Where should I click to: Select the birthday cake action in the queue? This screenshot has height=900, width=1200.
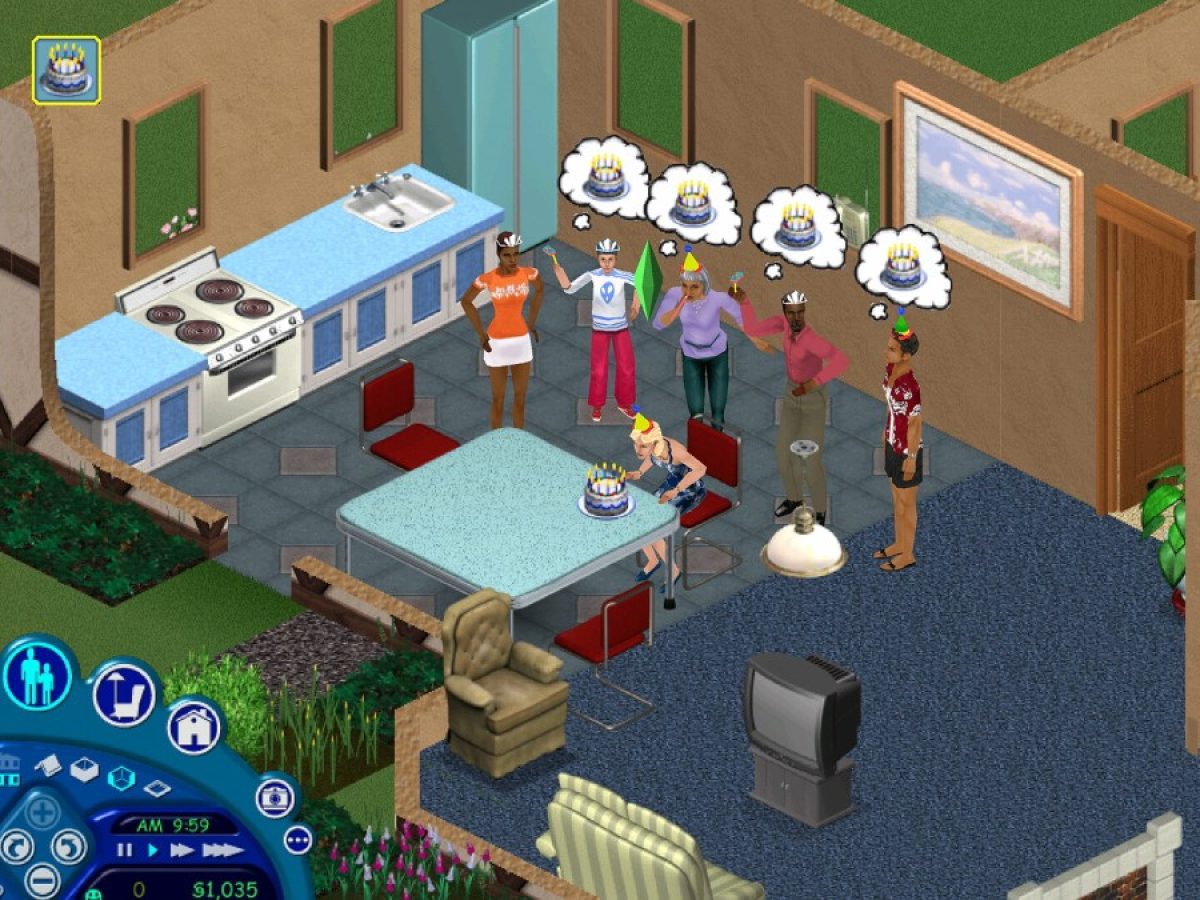click(66, 70)
